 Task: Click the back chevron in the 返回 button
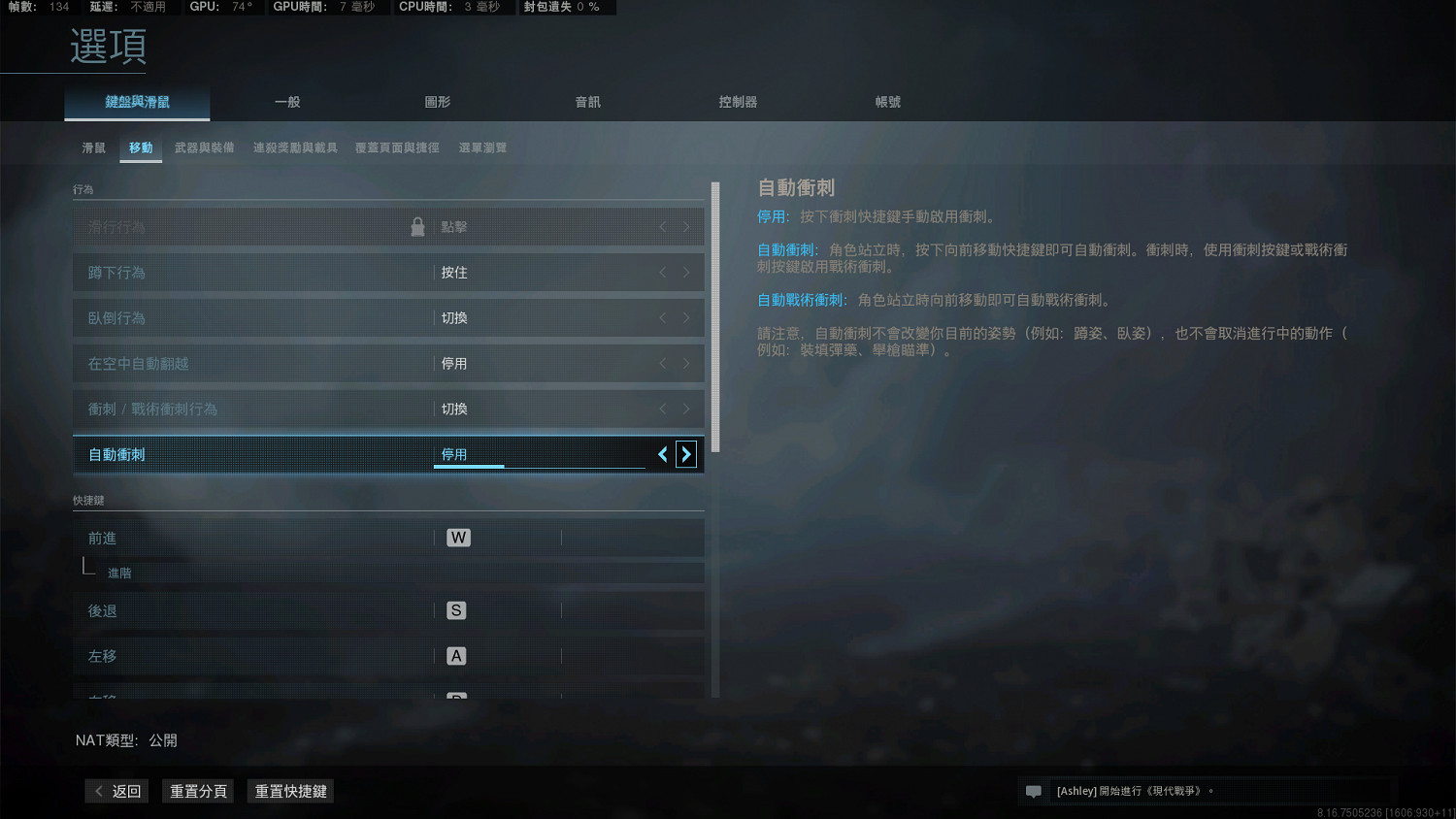coord(96,791)
